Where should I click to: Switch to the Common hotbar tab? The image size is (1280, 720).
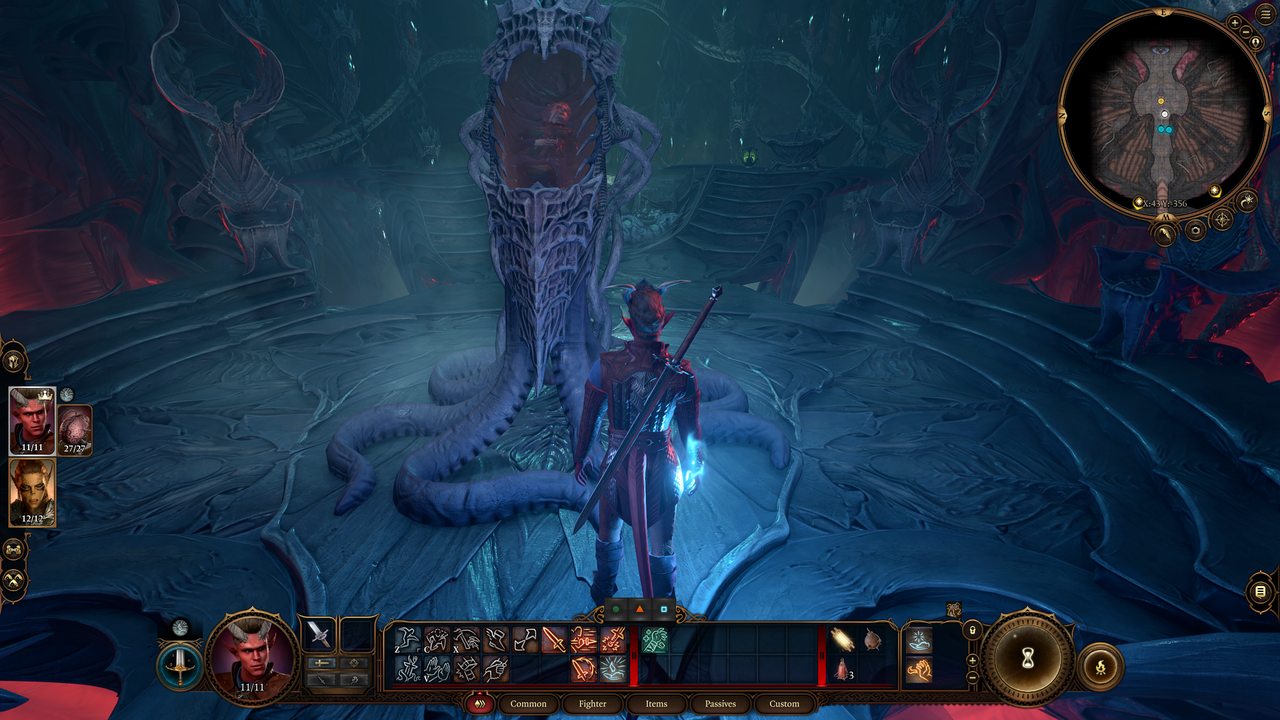(528, 704)
